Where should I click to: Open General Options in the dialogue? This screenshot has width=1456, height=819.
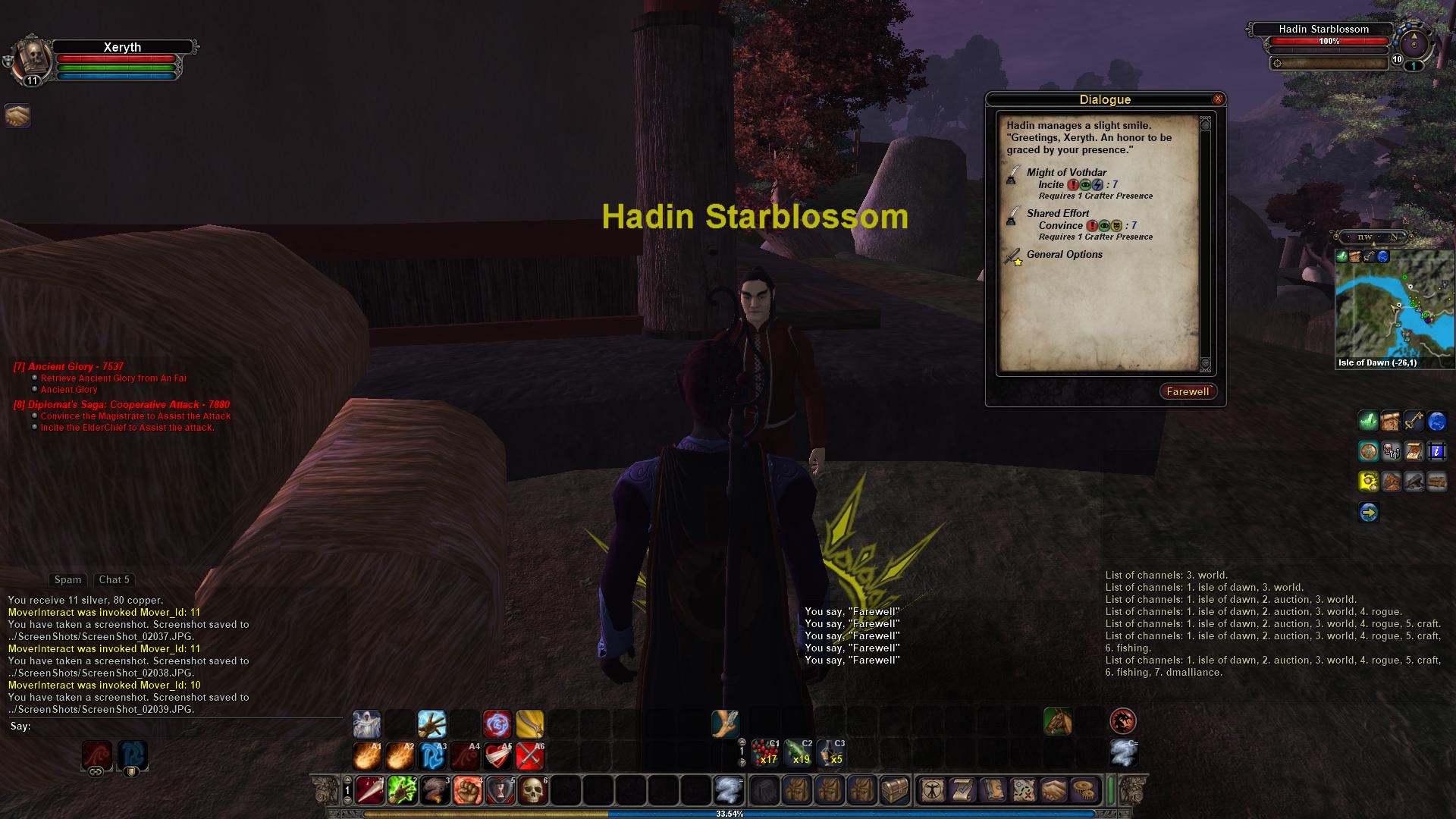tap(1064, 255)
